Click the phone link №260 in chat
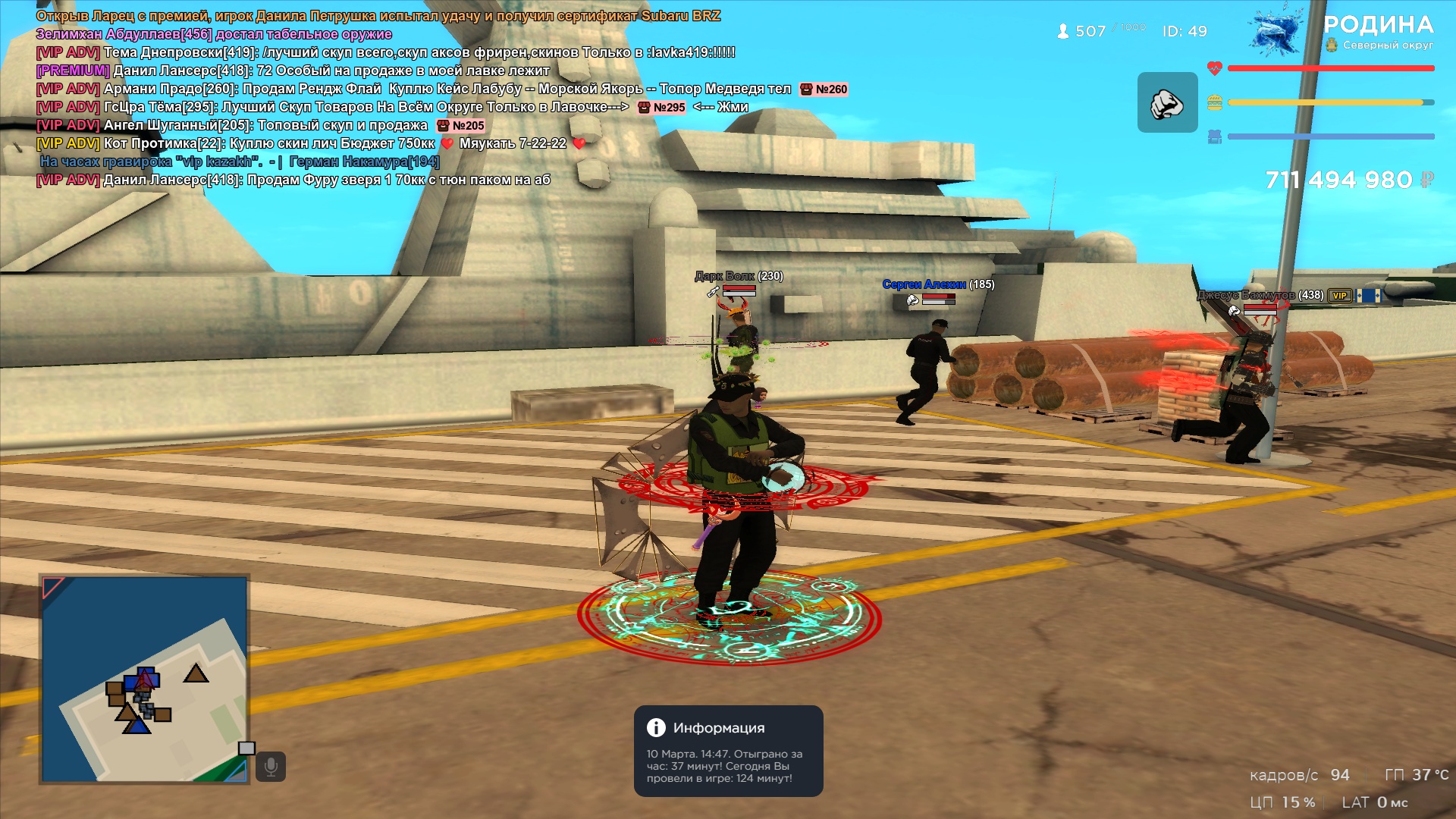The image size is (1456, 819). pyautogui.click(x=824, y=89)
